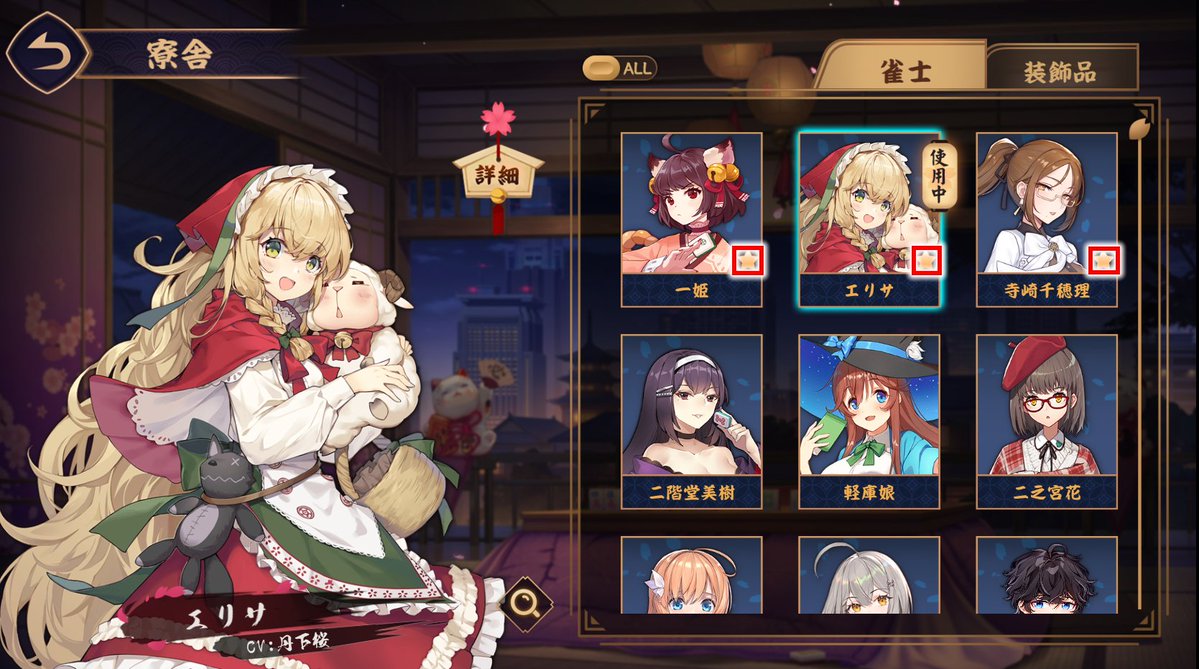Switch to the 雀士 tab
The width and height of the screenshot is (1199, 669).
pos(905,72)
